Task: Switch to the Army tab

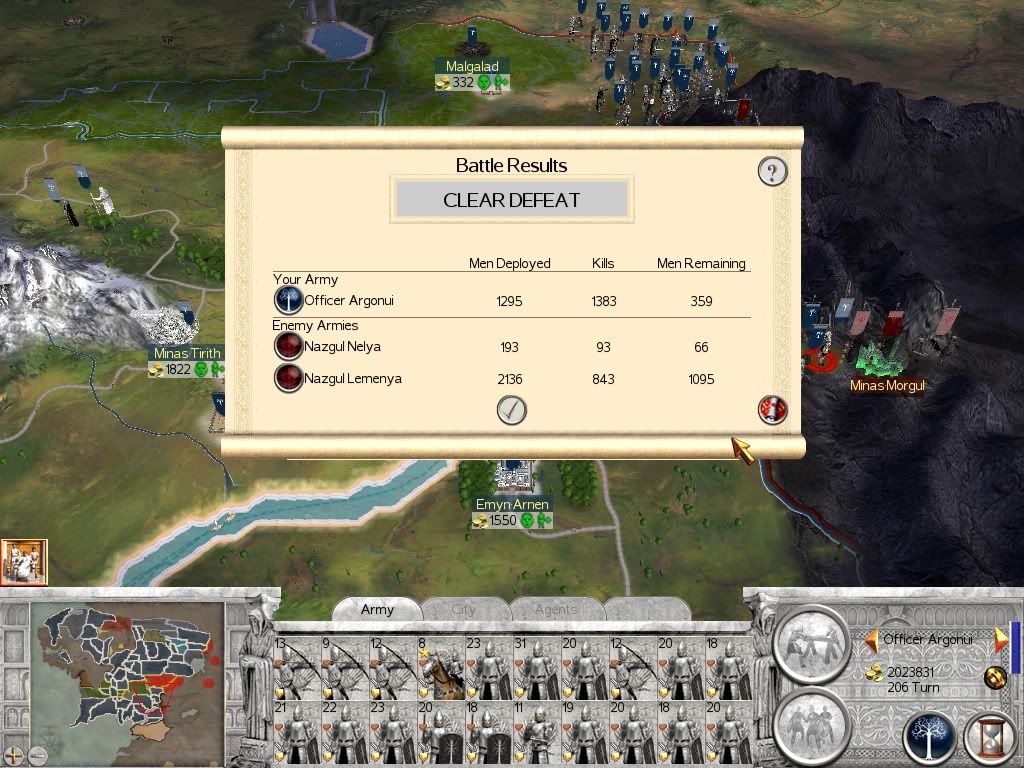Action: 377,609
